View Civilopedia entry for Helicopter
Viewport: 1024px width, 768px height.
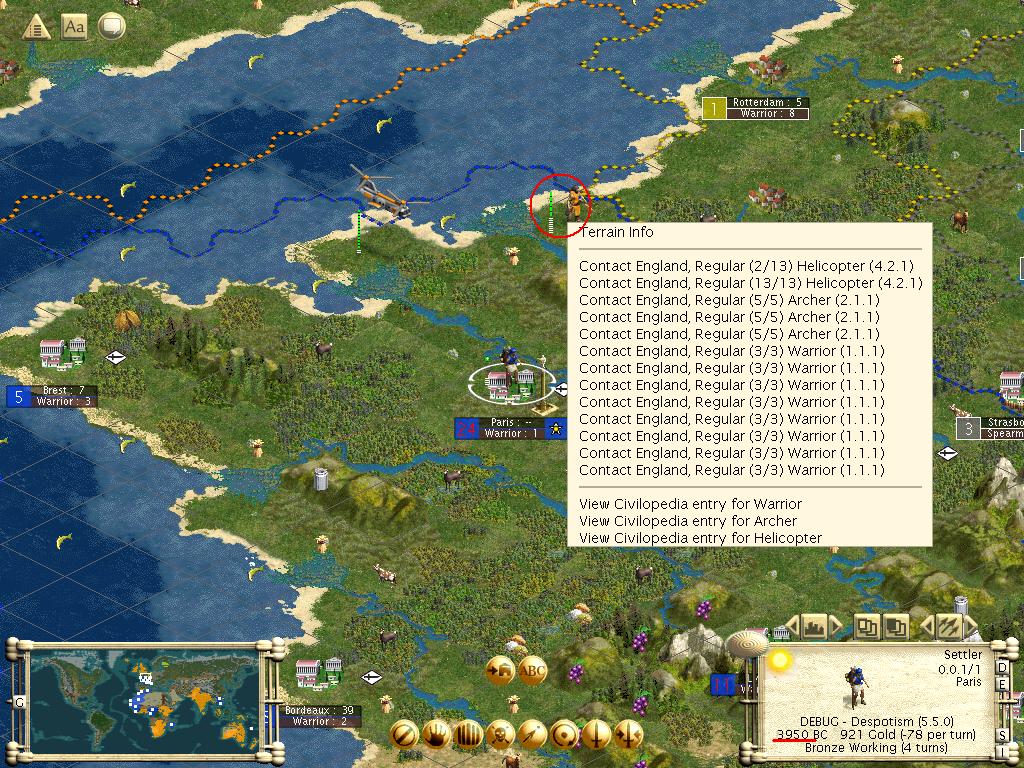pos(700,538)
